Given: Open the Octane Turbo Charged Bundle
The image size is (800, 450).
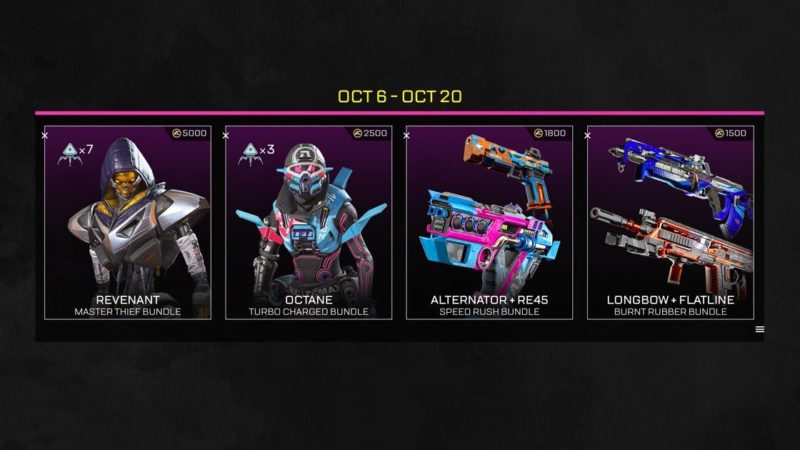Looking at the screenshot, I should (x=308, y=222).
